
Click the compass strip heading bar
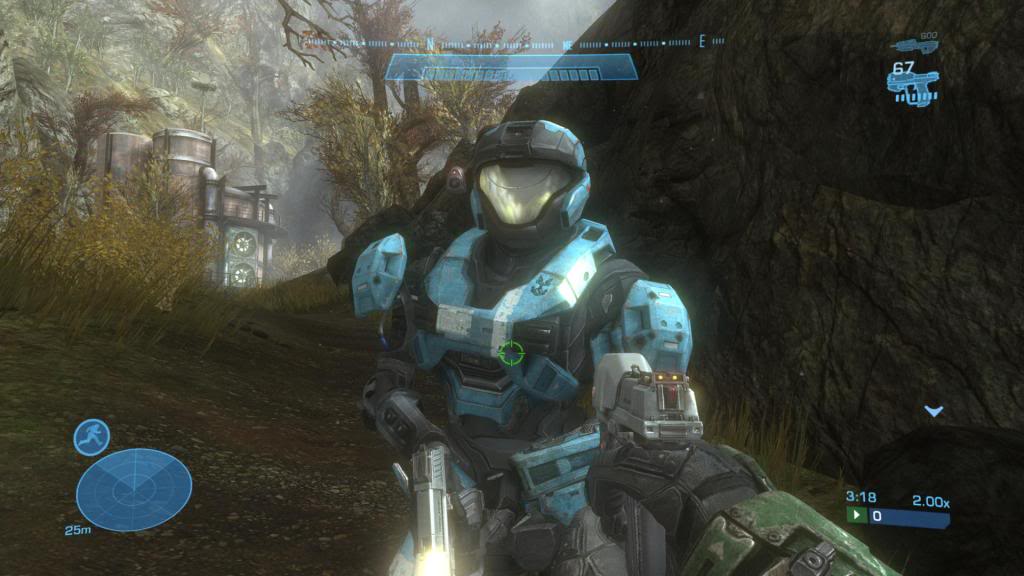click(512, 43)
